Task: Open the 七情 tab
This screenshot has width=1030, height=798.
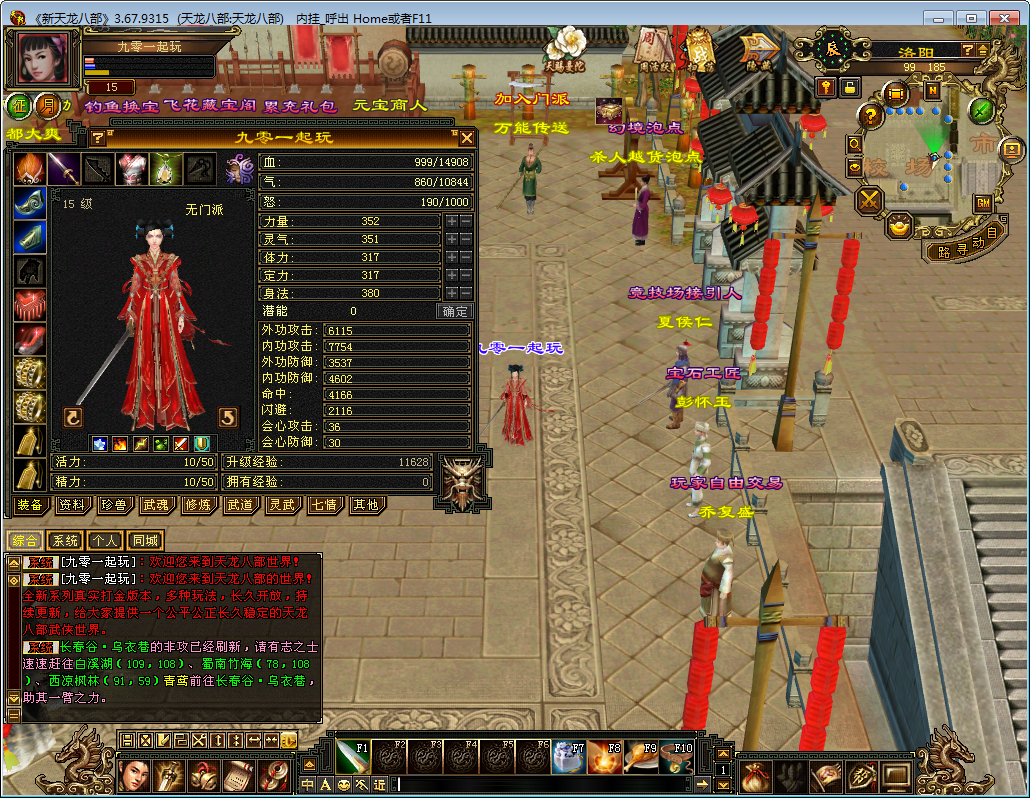Action: (323, 505)
